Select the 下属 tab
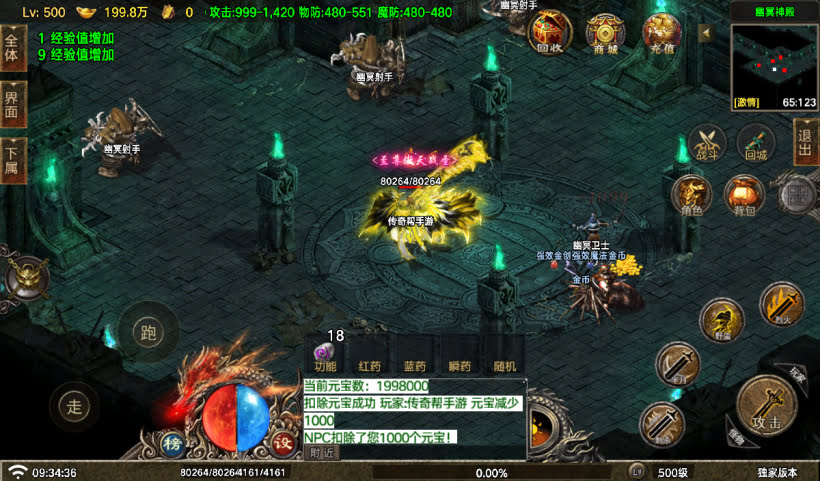 coord(12,158)
